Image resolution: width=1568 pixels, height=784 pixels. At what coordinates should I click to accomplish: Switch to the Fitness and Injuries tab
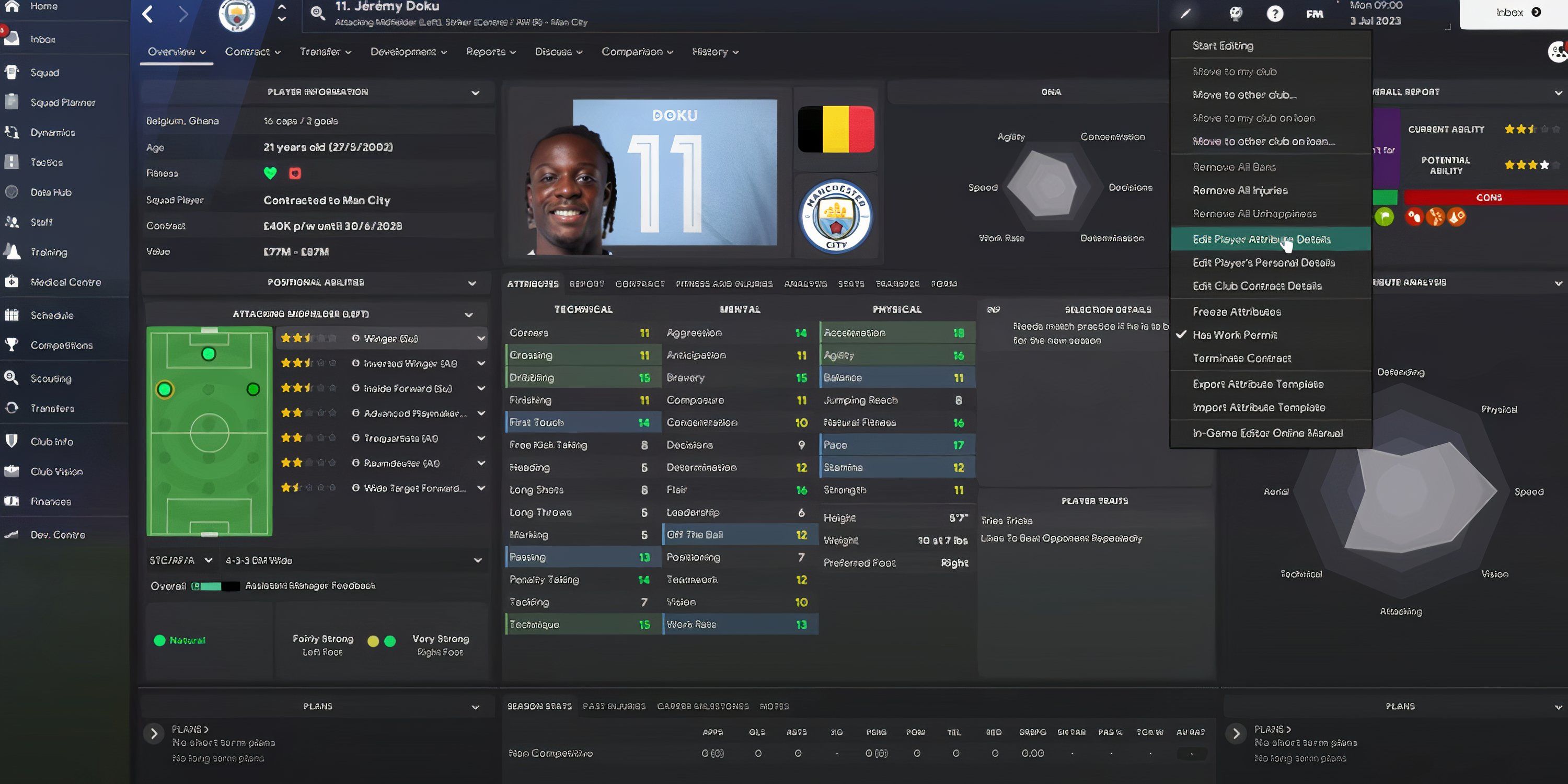coord(724,284)
